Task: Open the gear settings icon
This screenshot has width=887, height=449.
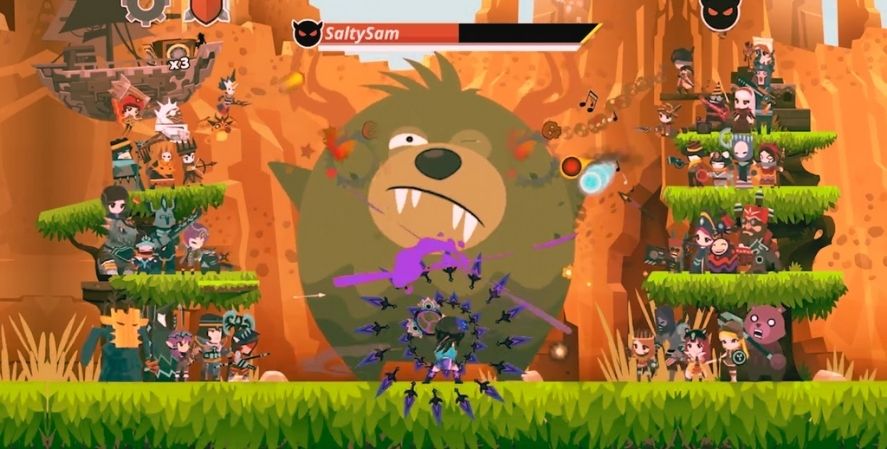Action: pyautogui.click(x=143, y=9)
